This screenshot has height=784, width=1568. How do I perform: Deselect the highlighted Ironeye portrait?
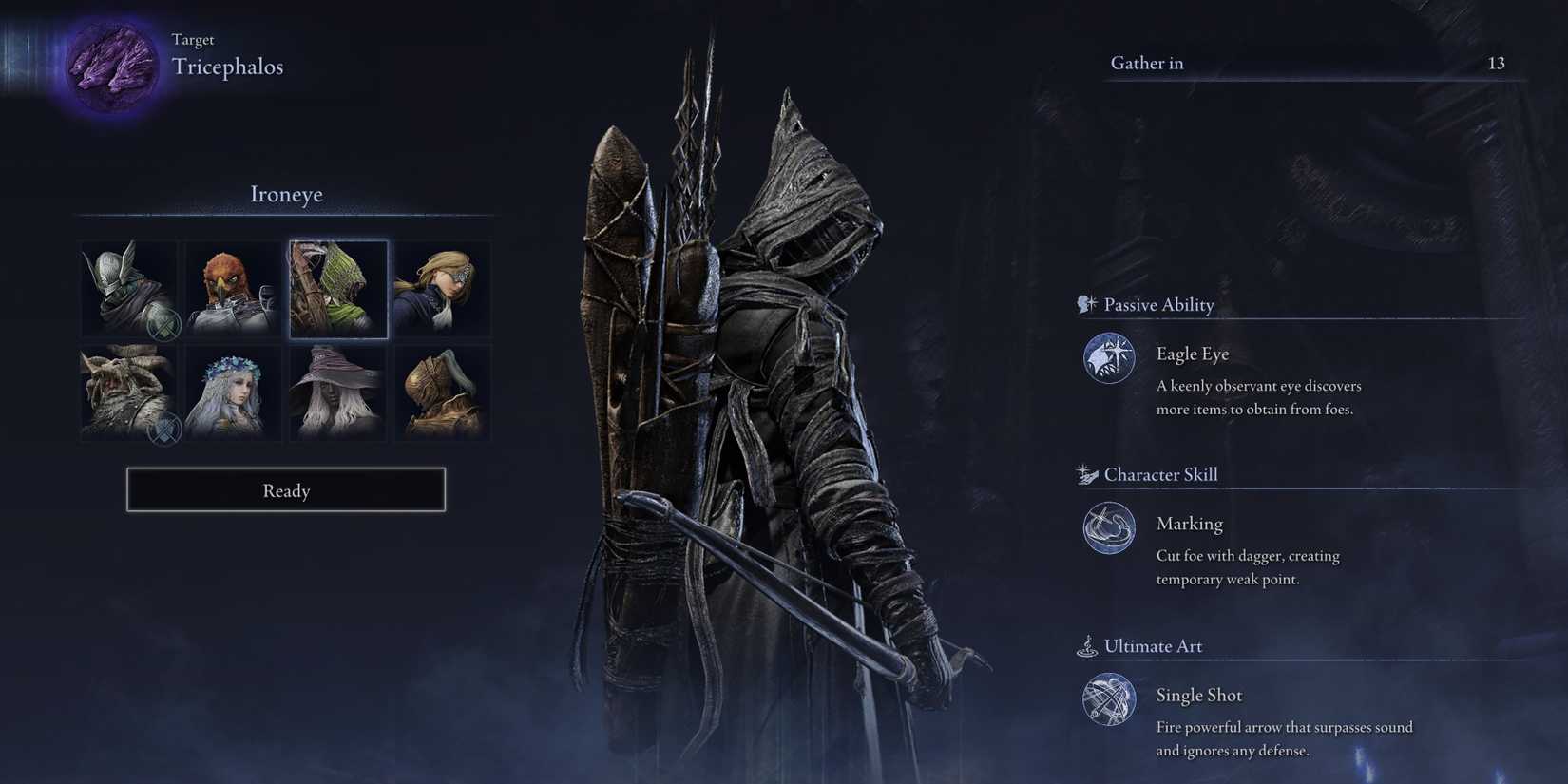pyautogui.click(x=338, y=289)
